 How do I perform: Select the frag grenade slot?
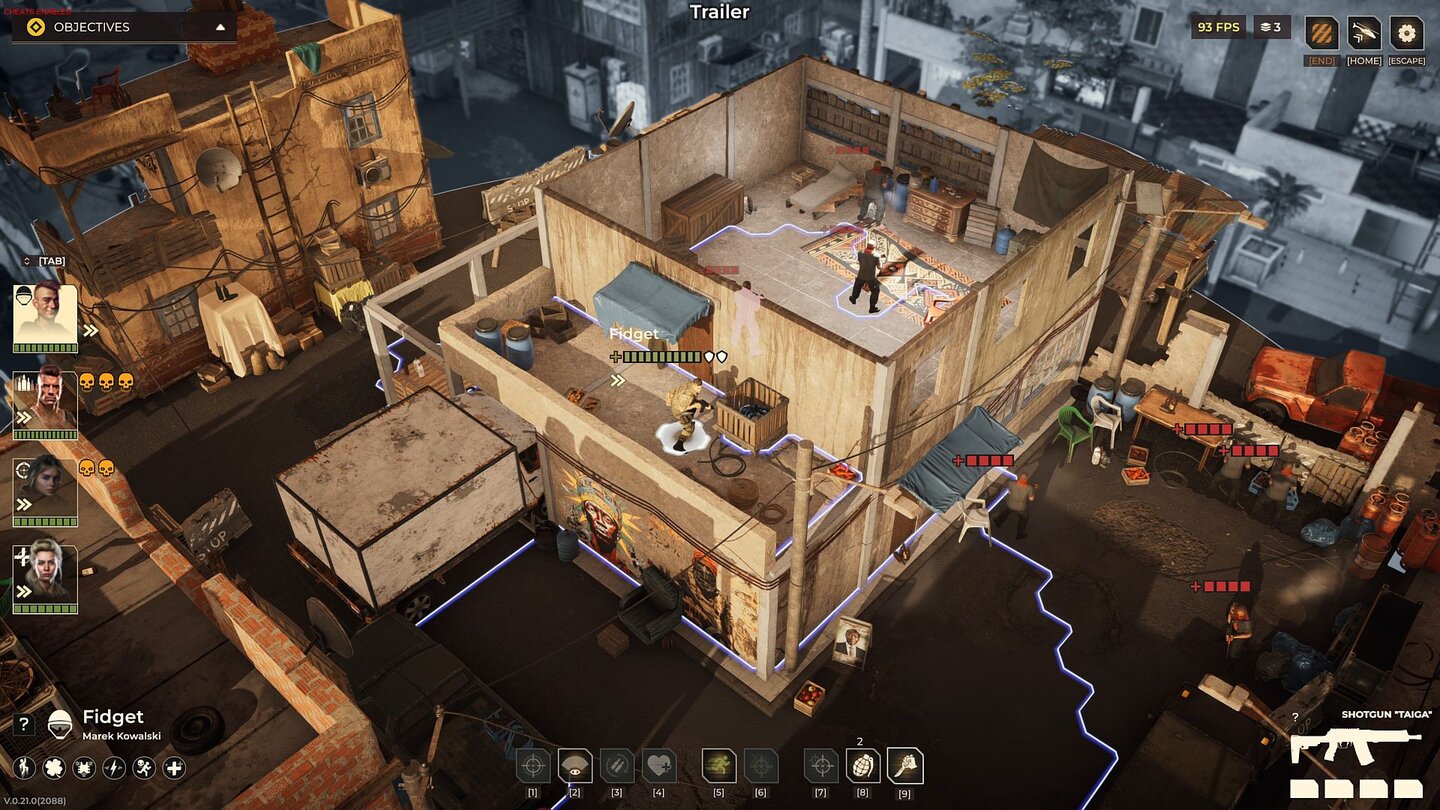point(863,766)
